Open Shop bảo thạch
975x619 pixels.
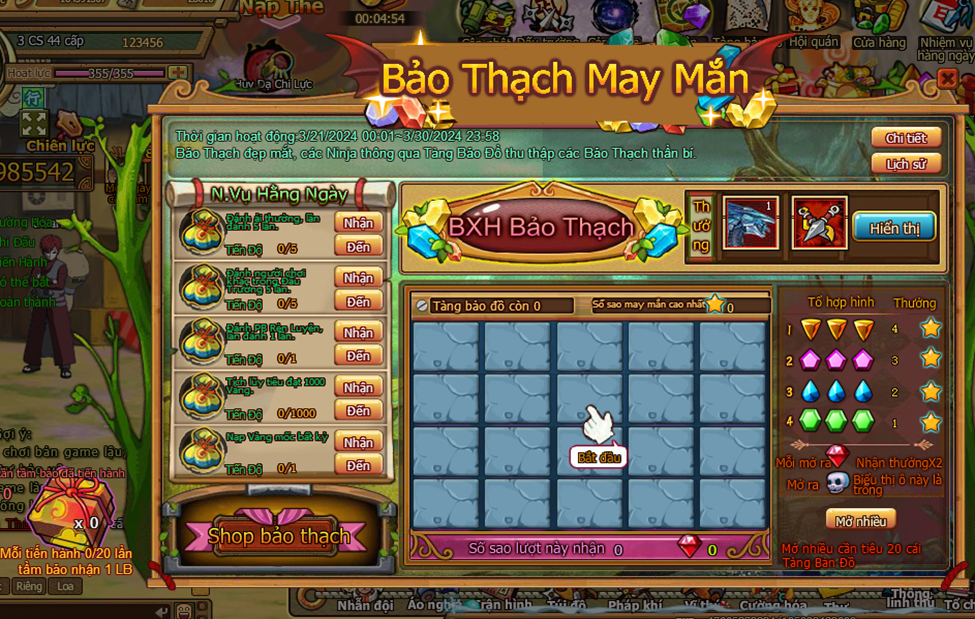coord(278,536)
